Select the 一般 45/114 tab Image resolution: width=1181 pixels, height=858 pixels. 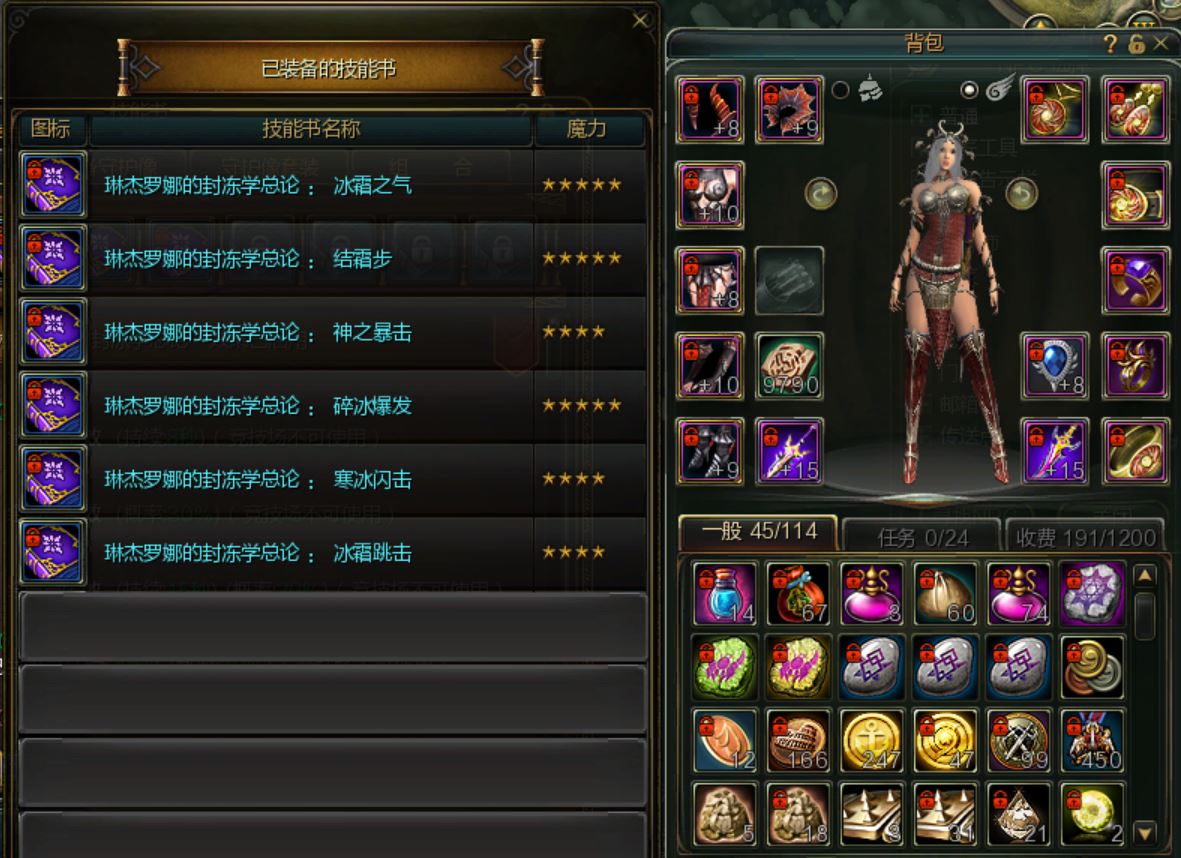point(758,532)
